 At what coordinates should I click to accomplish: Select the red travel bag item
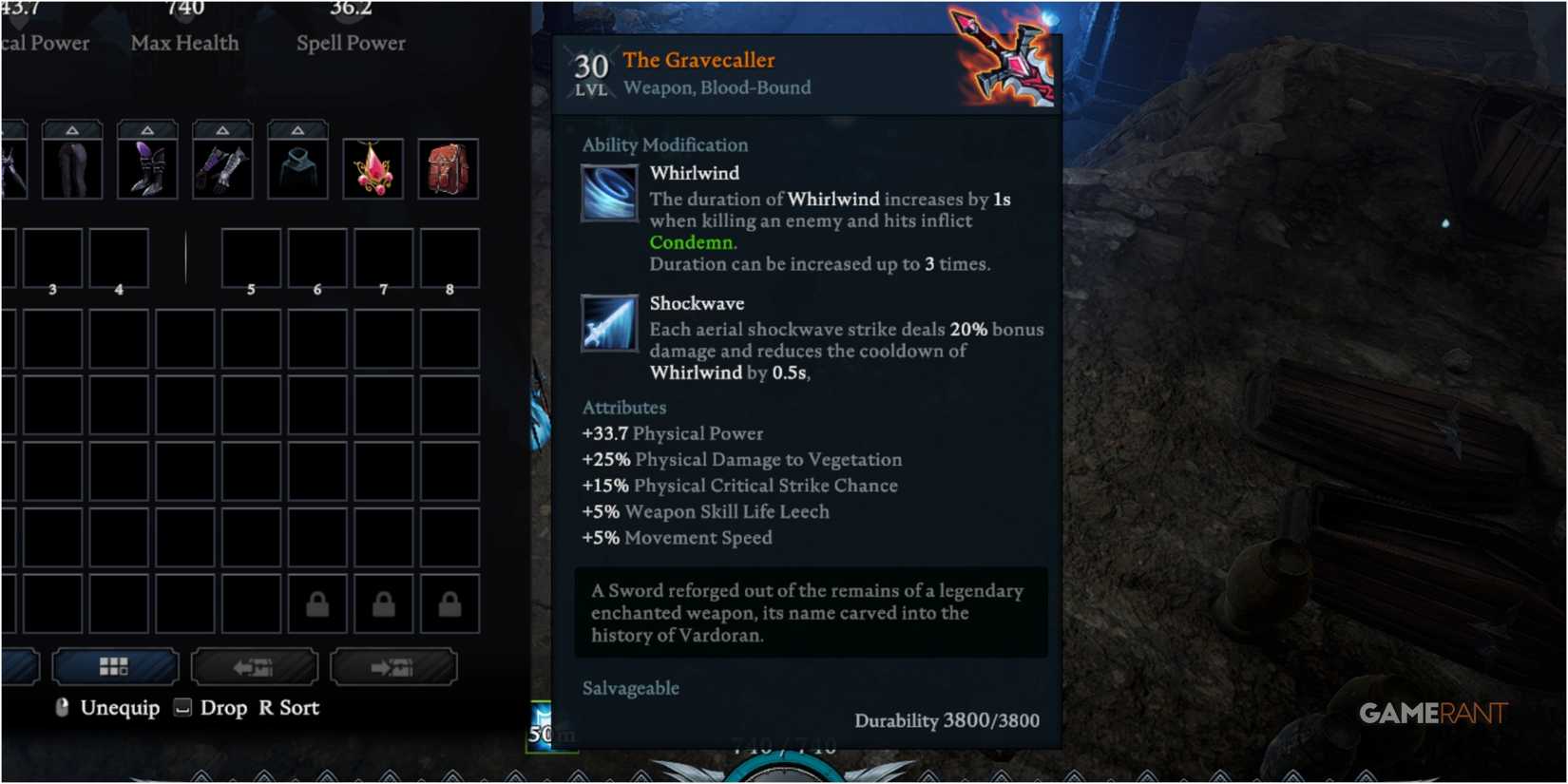[x=448, y=169]
